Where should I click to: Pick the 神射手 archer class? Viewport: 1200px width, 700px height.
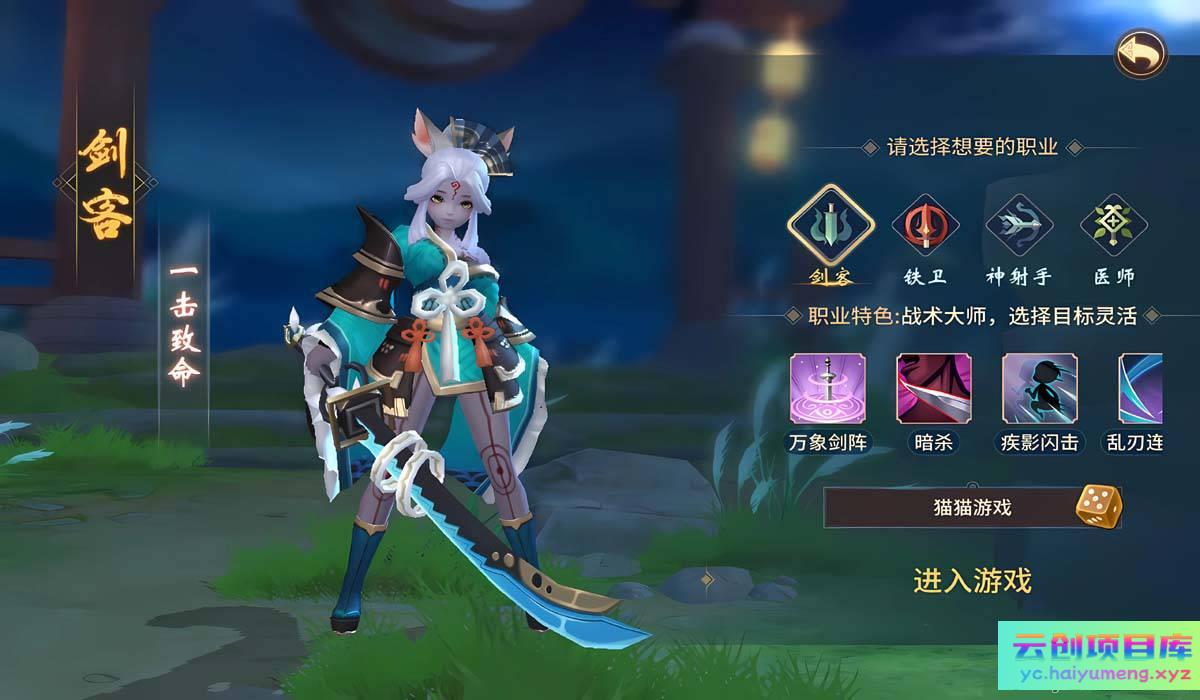point(1019,227)
